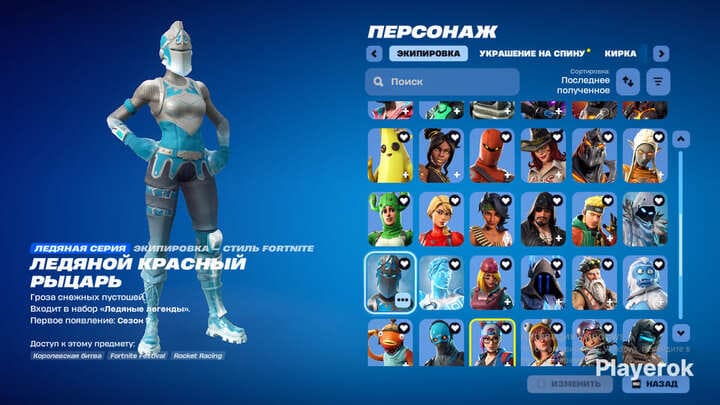Select the orange Fishstick outfit
The height and width of the screenshot is (405, 720).
click(389, 343)
